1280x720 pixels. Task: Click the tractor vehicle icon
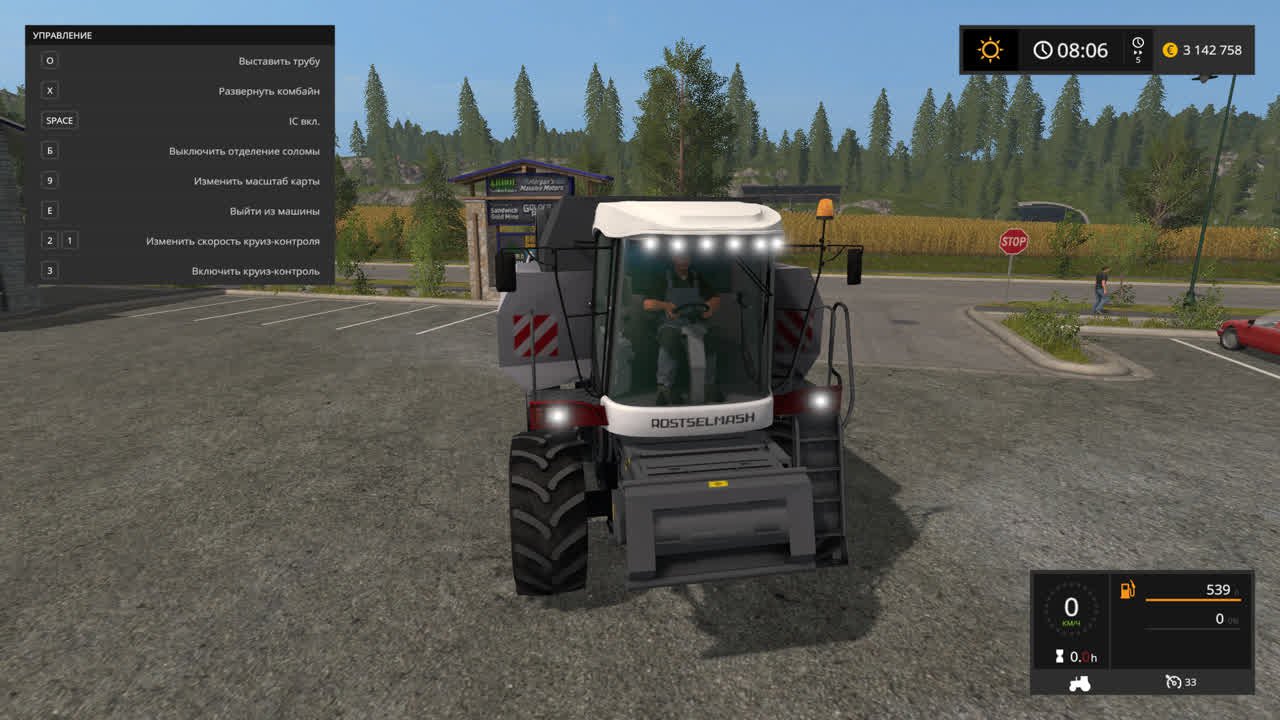click(x=1080, y=683)
